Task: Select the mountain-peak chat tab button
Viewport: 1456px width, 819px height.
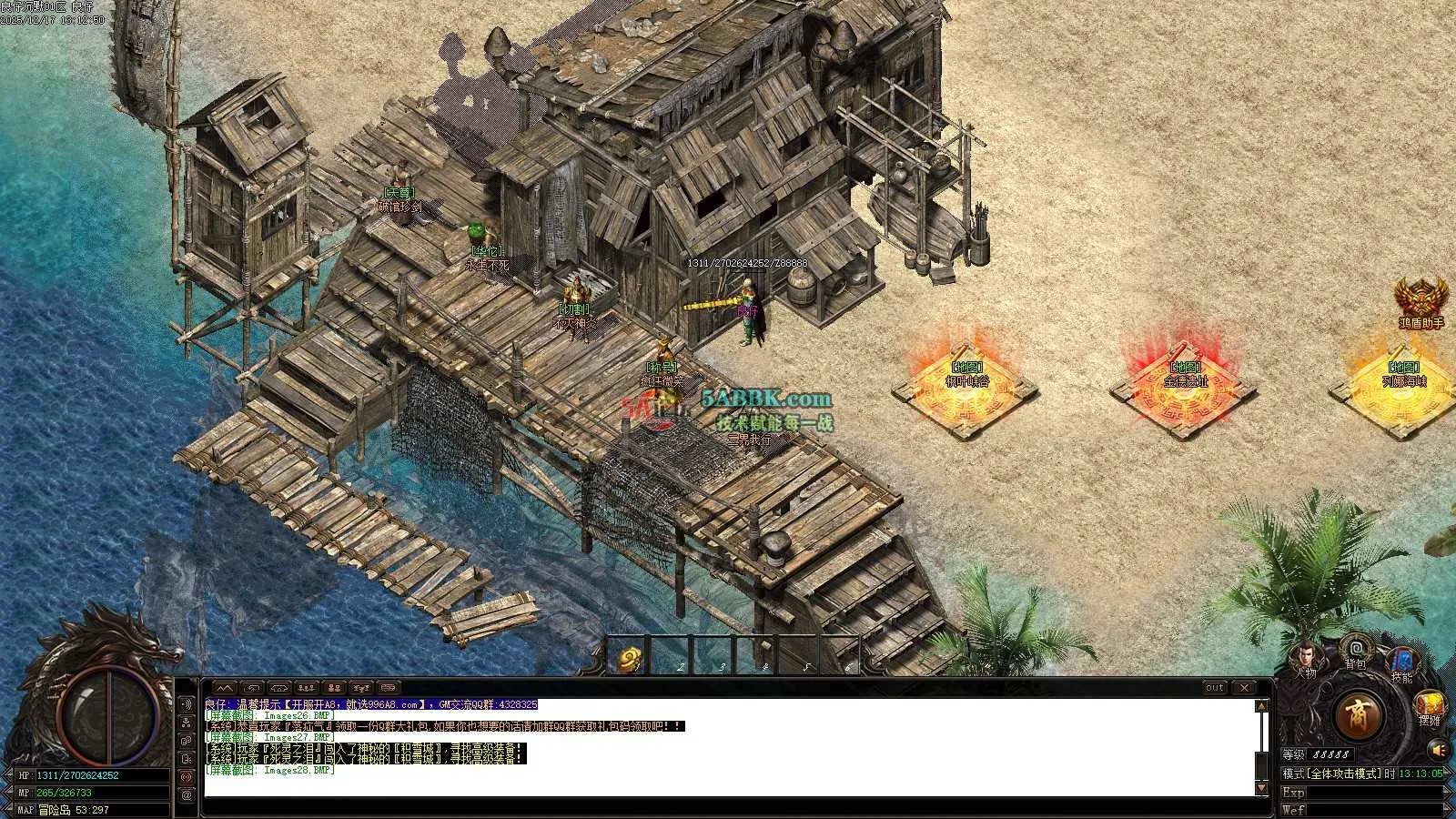Action: point(225,688)
